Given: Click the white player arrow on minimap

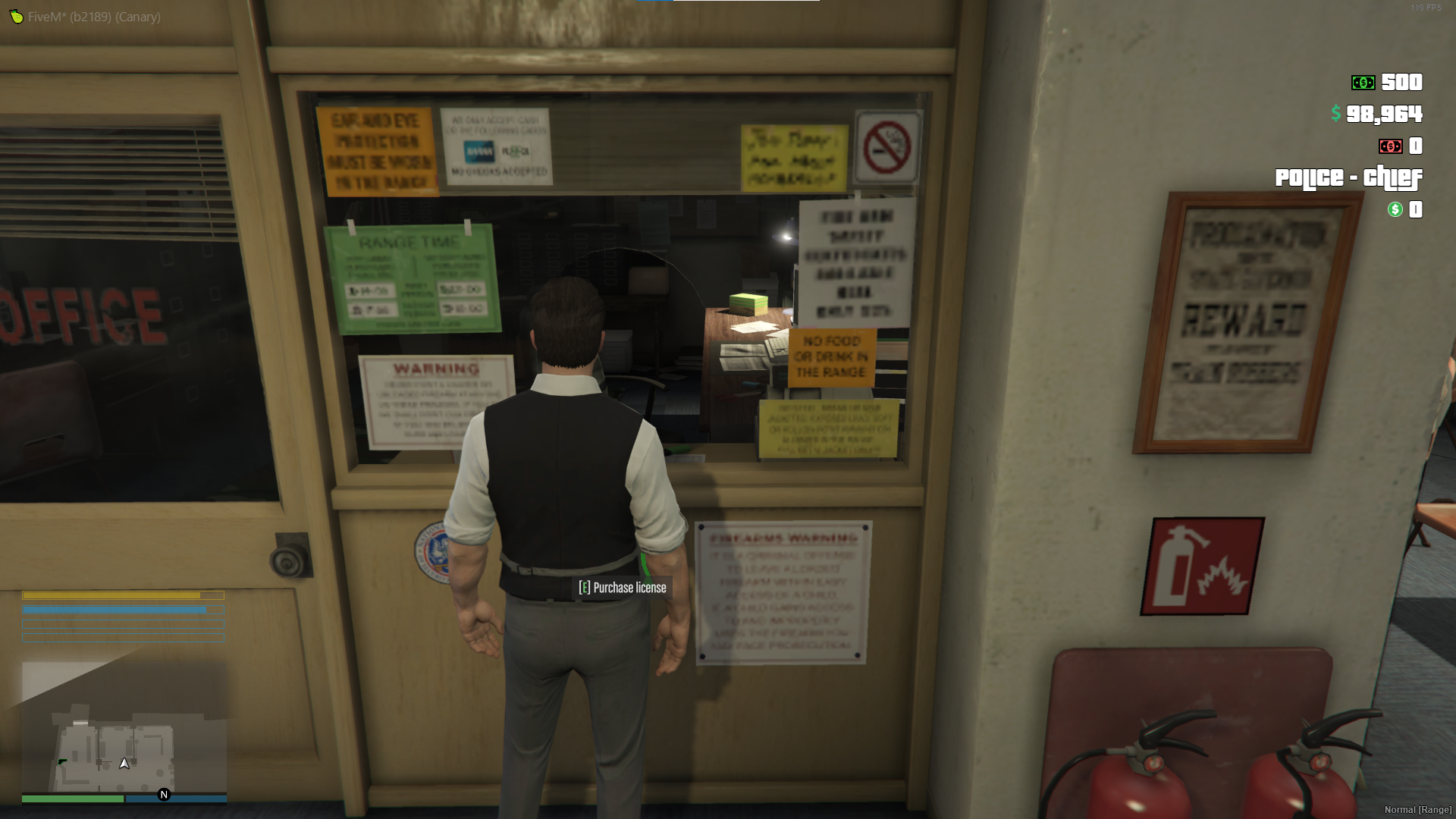Looking at the screenshot, I should click(x=124, y=764).
